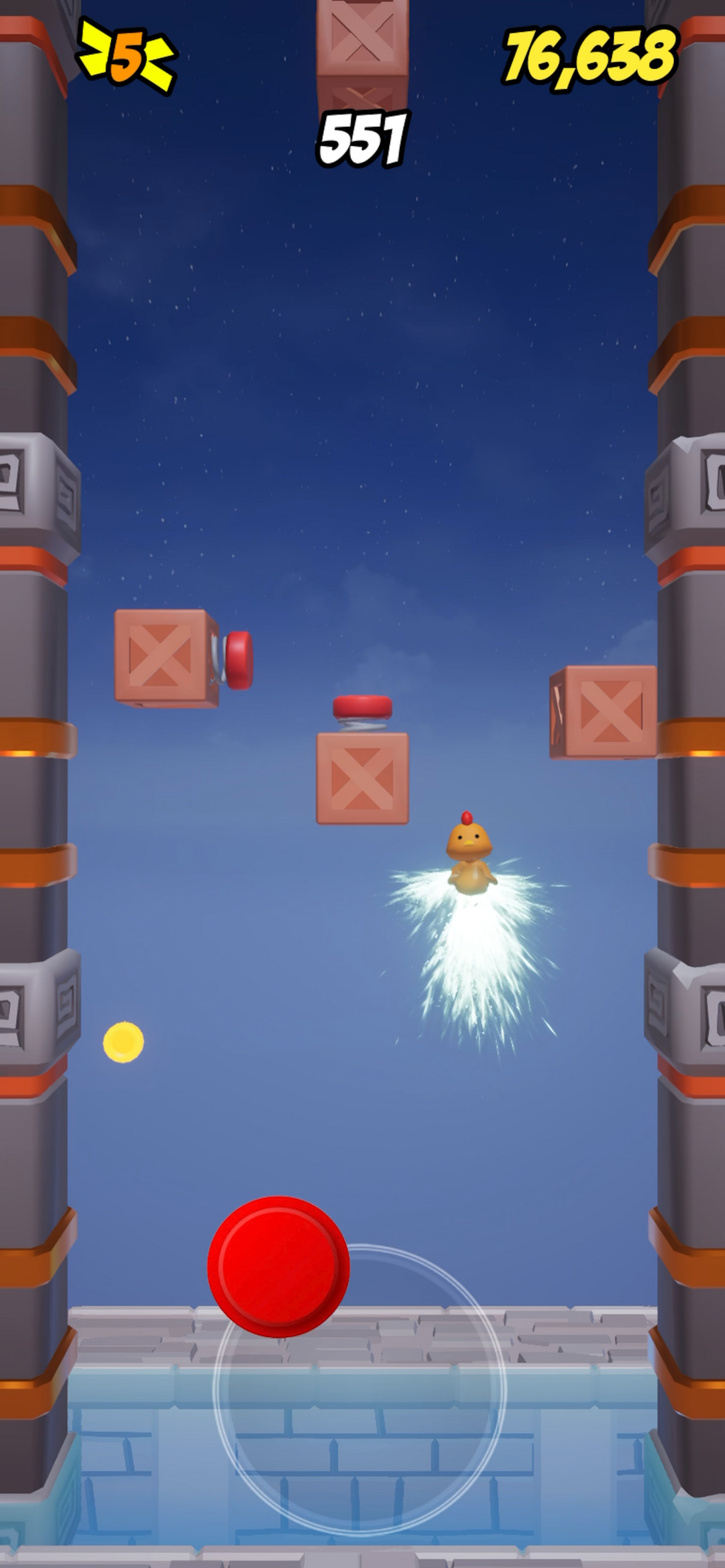This screenshot has width=725, height=1568.
Task: Tap the red bounce button on the left crate
Action: 239,662
